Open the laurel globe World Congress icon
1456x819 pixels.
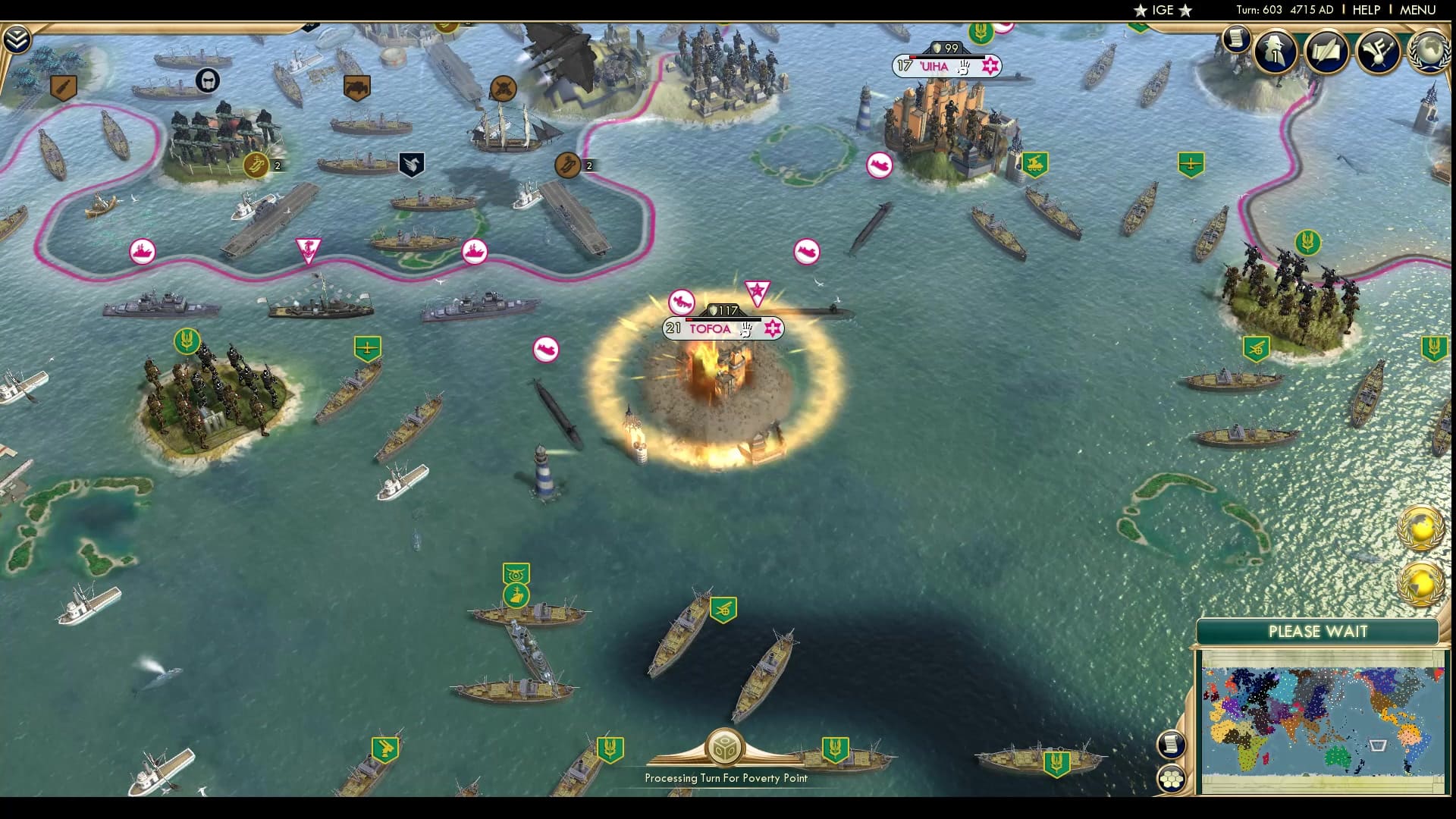[1429, 52]
